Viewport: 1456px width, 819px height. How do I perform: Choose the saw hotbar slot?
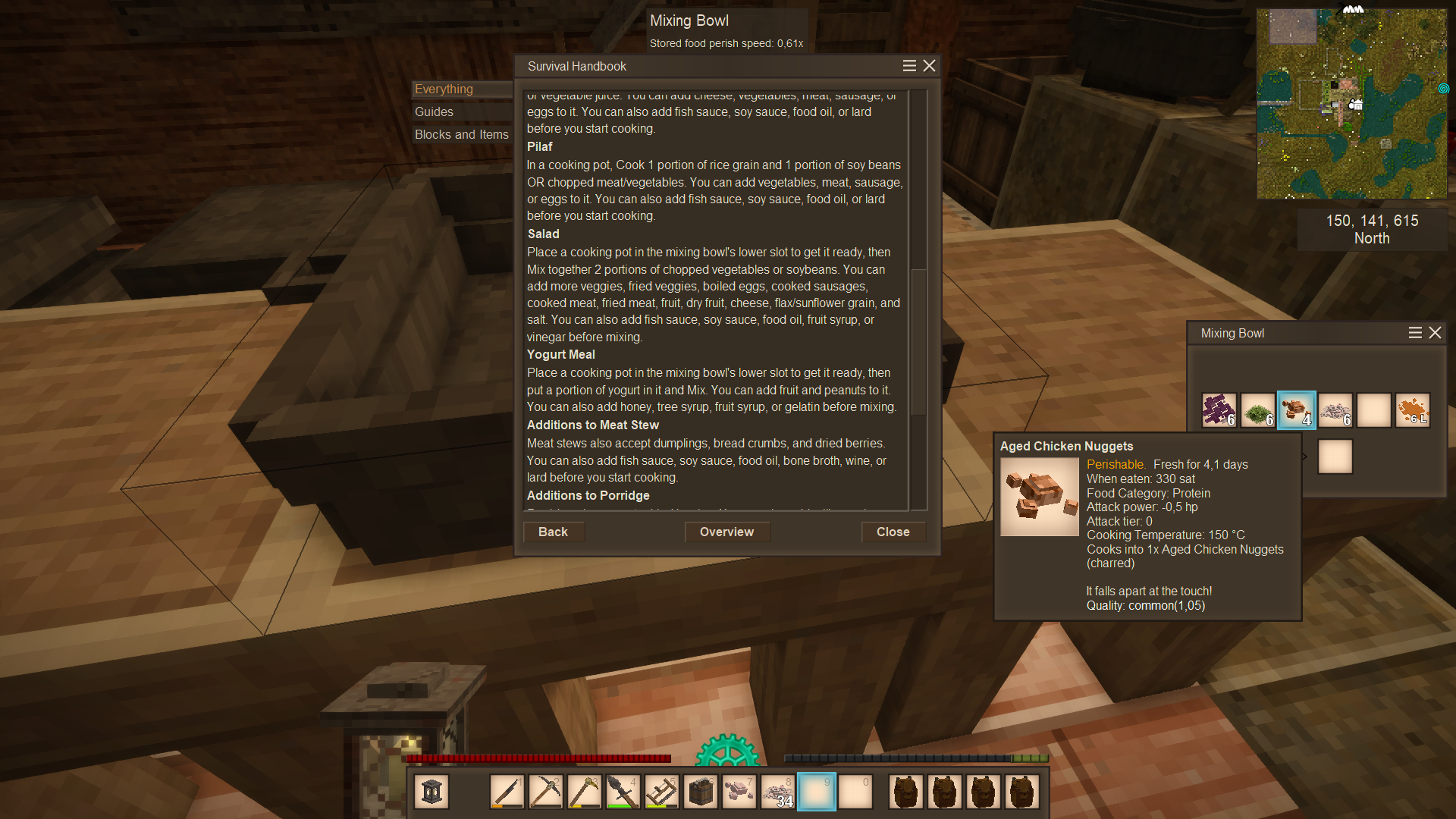pyautogui.click(x=661, y=792)
